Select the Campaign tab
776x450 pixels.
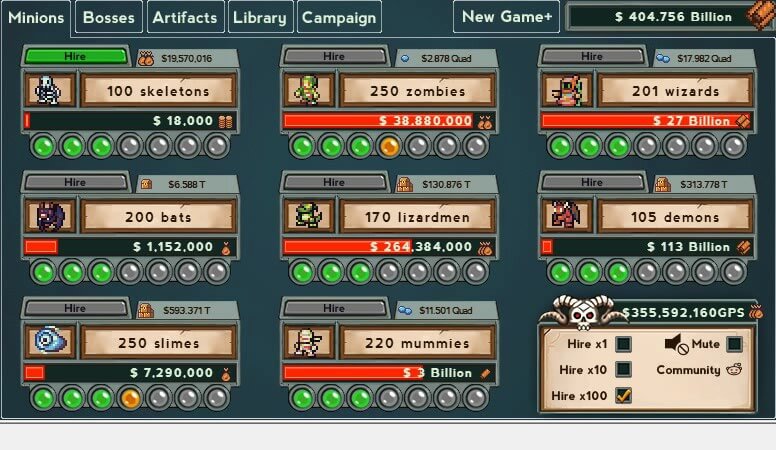click(x=339, y=17)
